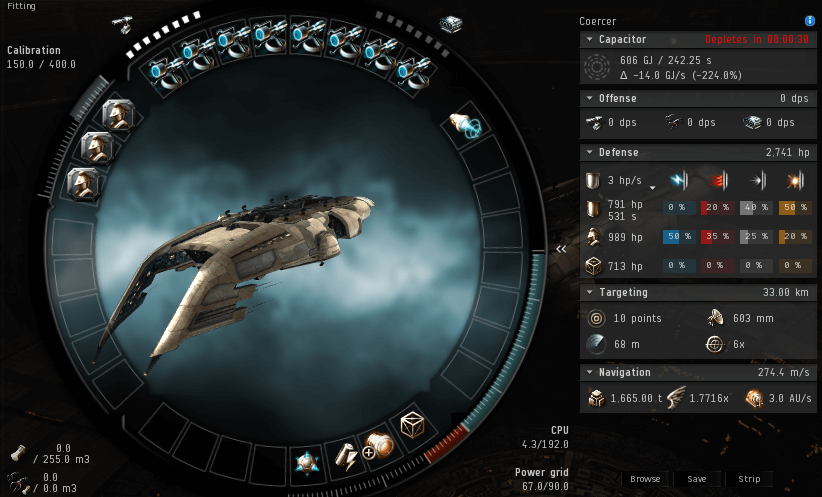Select the lightning bolt capacitor rig
The image size is (822, 497).
[345, 456]
